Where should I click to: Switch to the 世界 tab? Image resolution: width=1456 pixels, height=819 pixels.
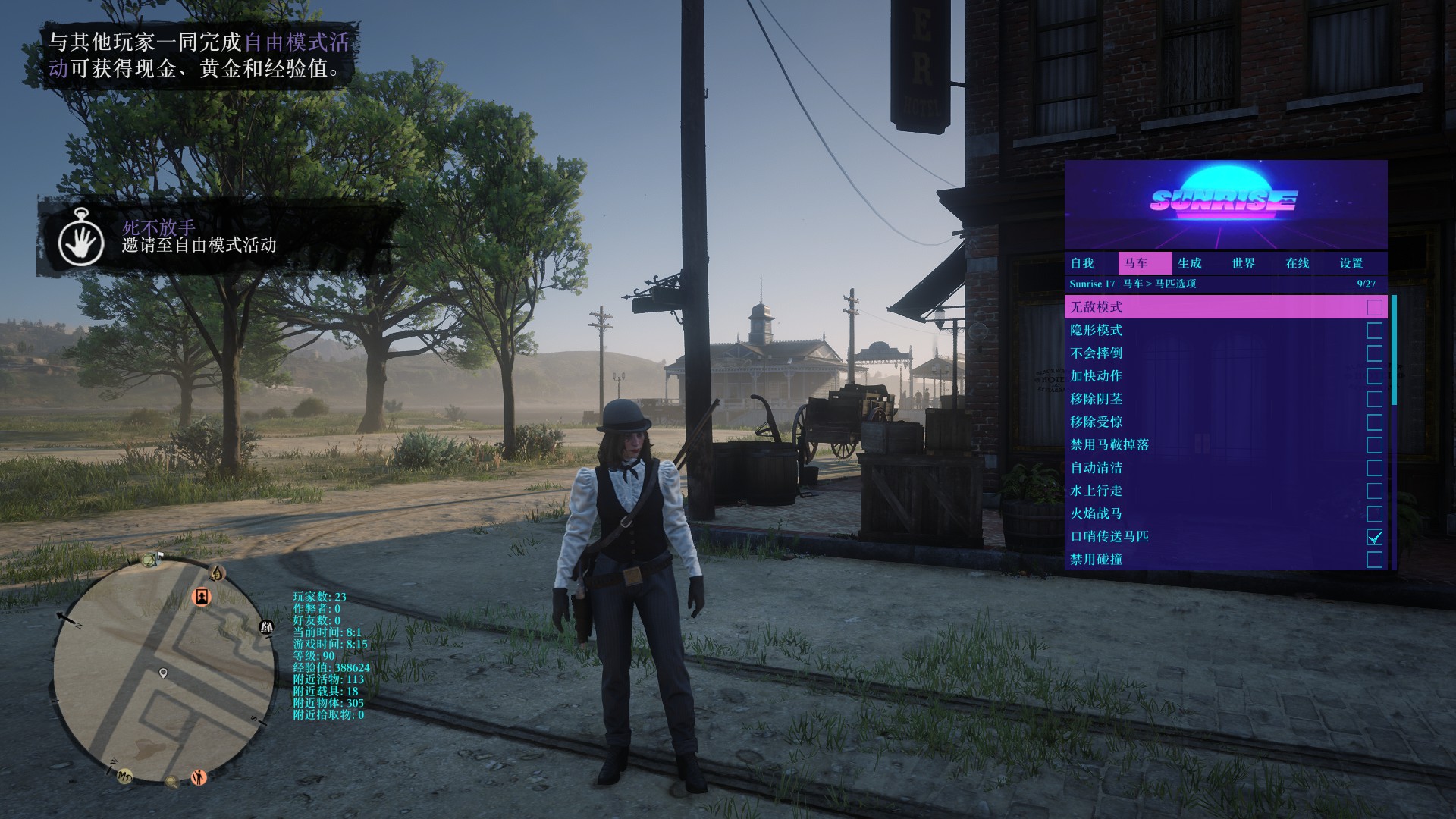click(x=1243, y=263)
